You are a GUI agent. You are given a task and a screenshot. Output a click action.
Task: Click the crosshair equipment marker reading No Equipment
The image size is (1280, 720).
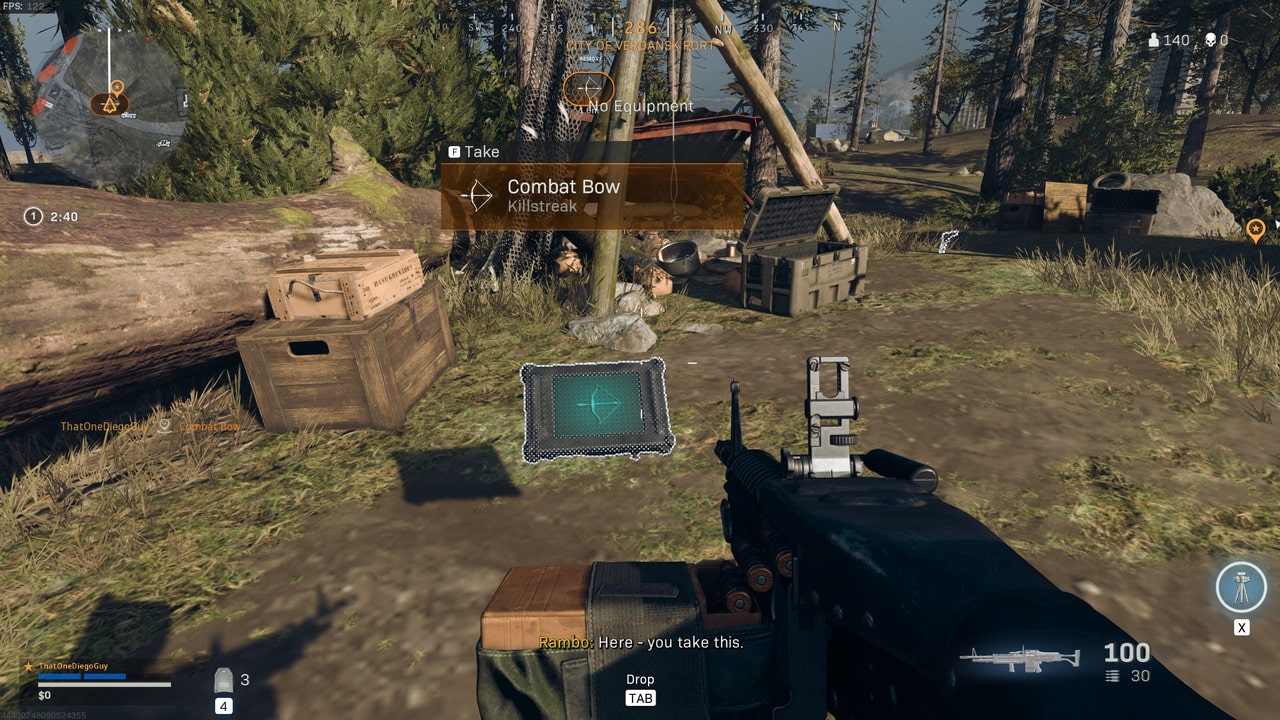pyautogui.click(x=589, y=88)
